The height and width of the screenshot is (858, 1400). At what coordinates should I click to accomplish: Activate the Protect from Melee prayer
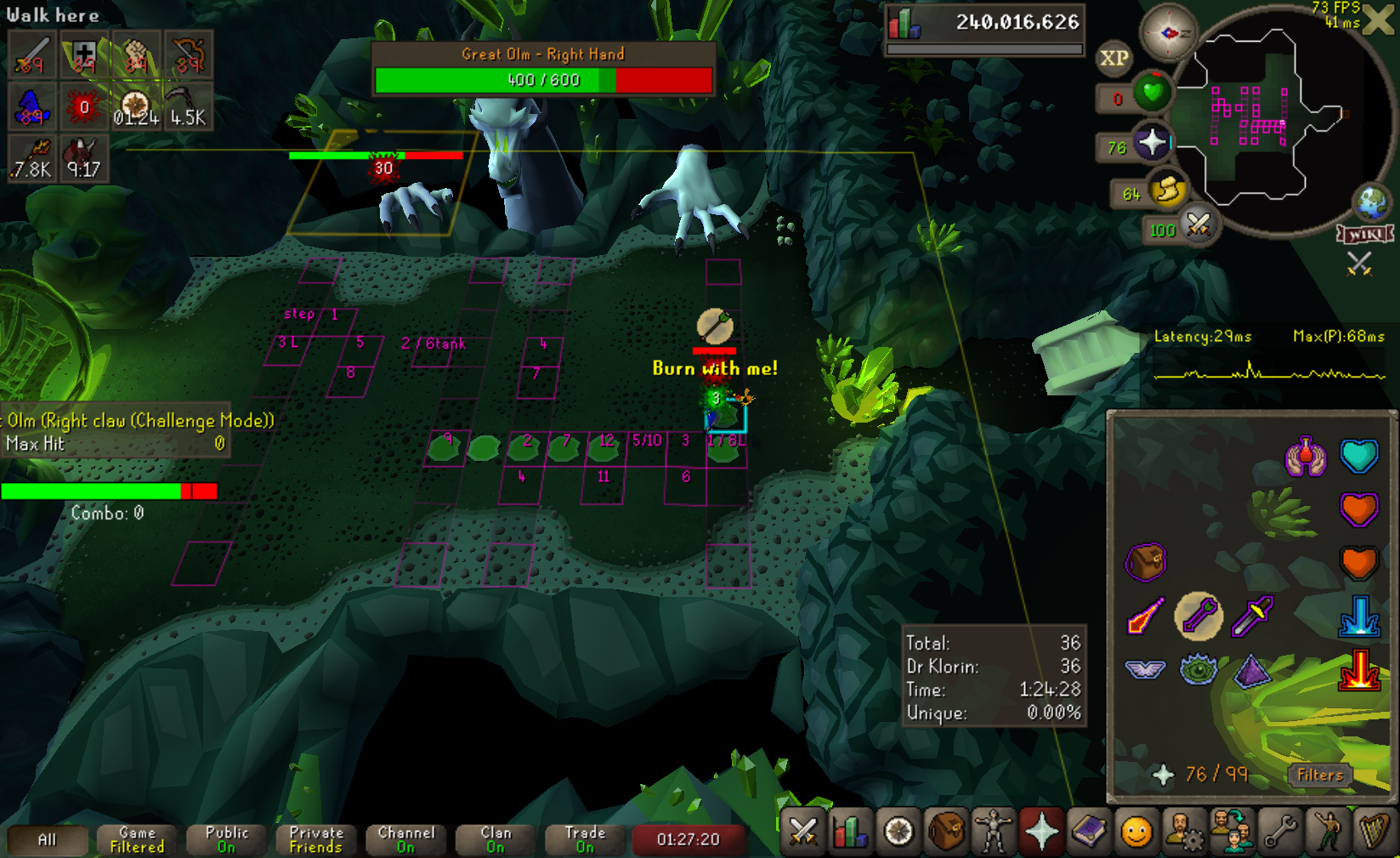[1252, 617]
